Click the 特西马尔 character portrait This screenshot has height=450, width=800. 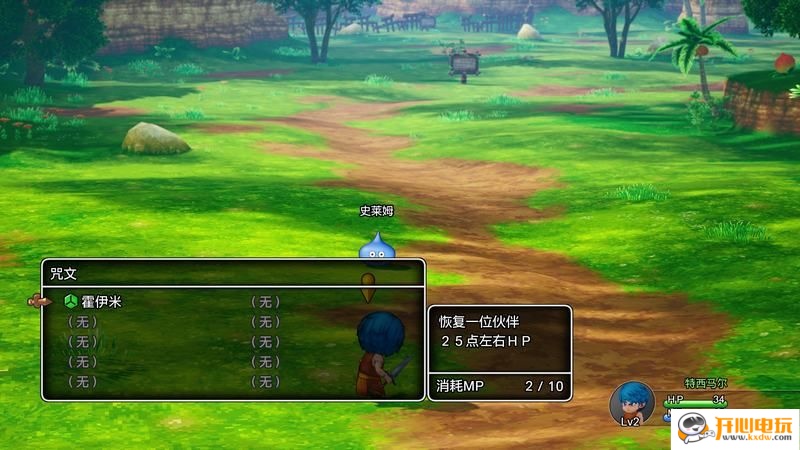tap(631, 403)
